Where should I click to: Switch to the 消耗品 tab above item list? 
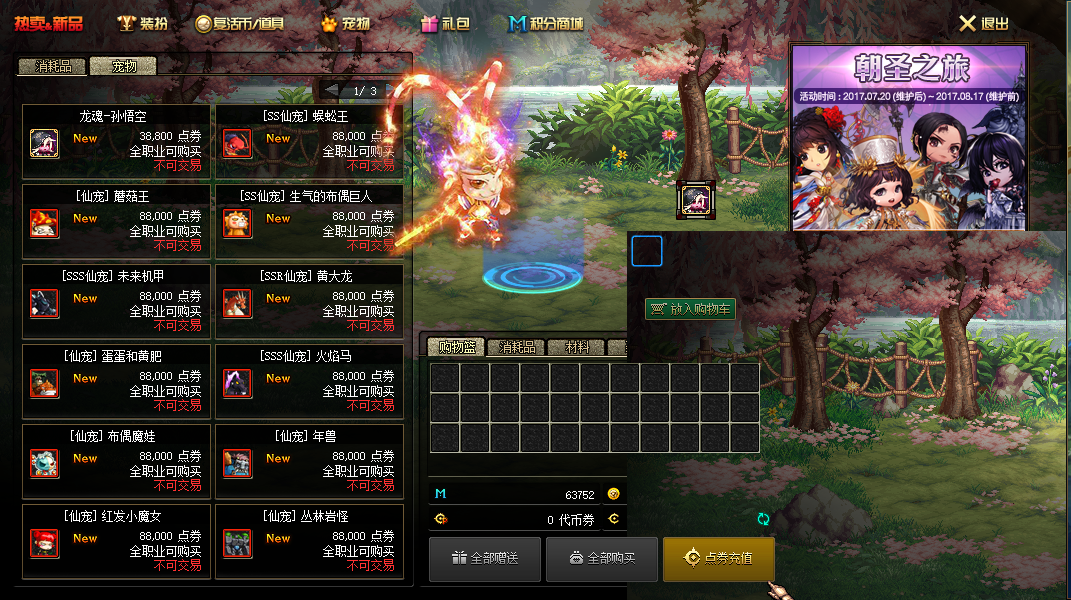pyautogui.click(x=53, y=67)
